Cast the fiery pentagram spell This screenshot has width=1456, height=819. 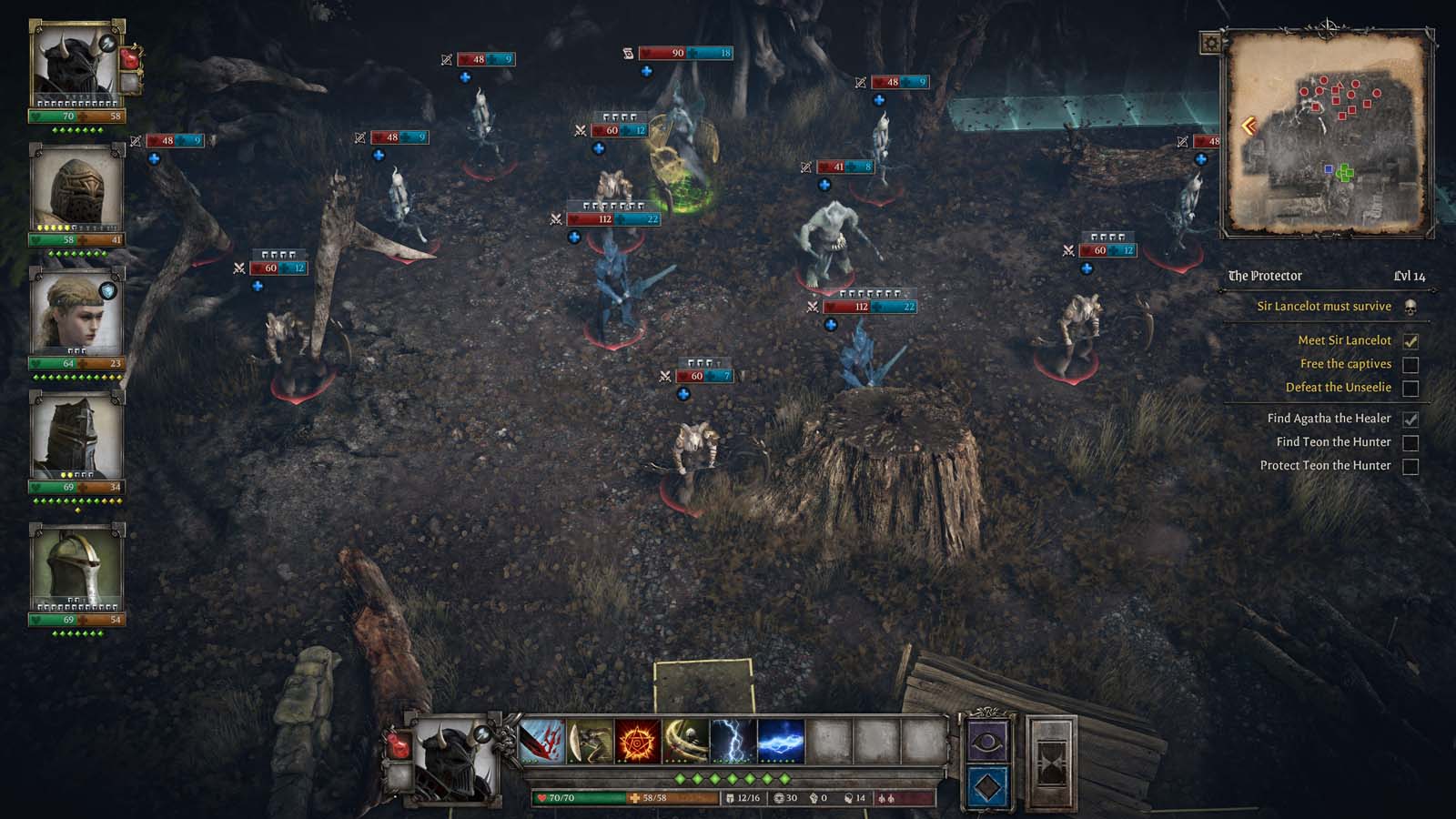(638, 741)
